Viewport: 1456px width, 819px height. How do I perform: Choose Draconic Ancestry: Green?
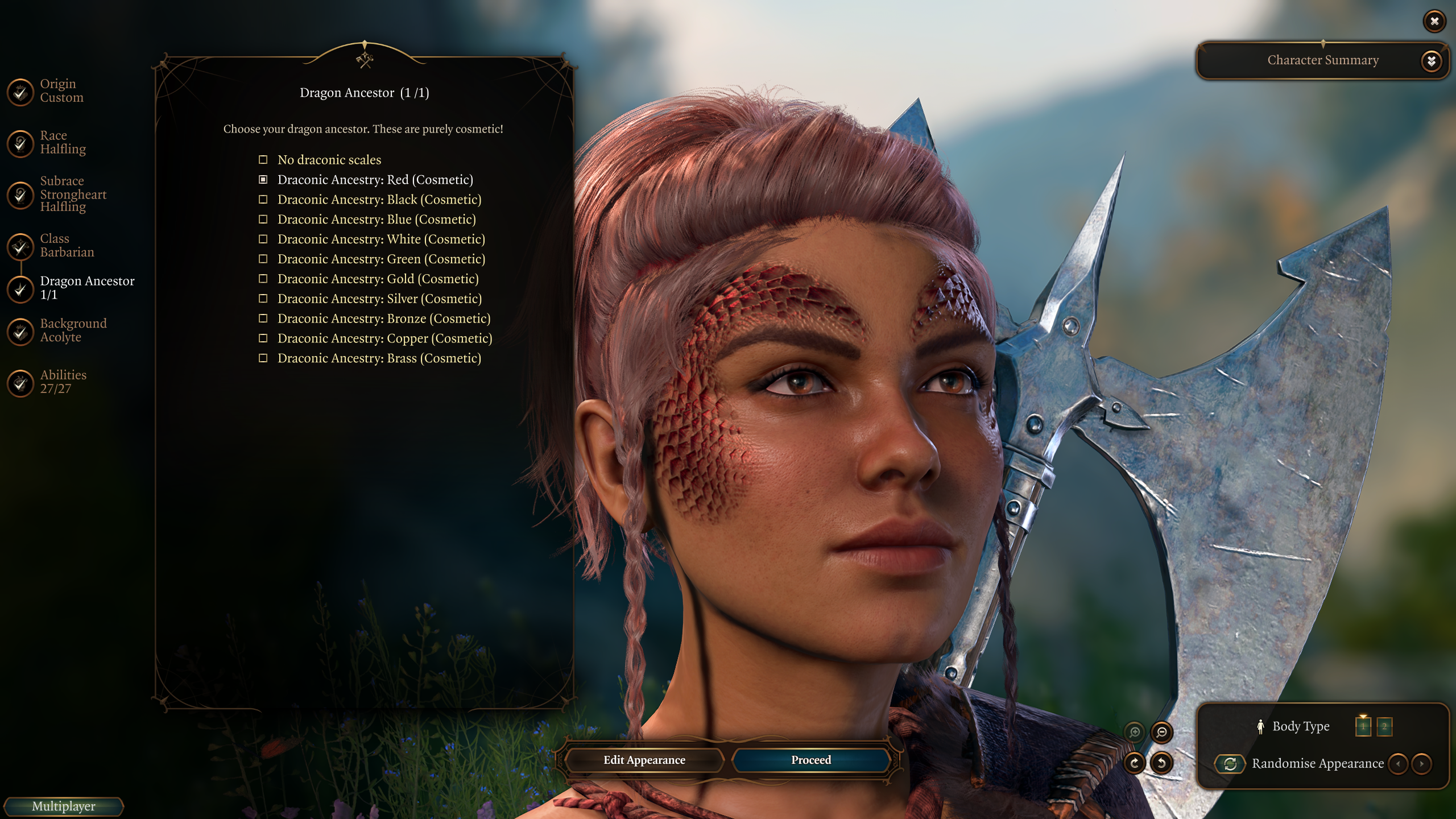(380, 259)
